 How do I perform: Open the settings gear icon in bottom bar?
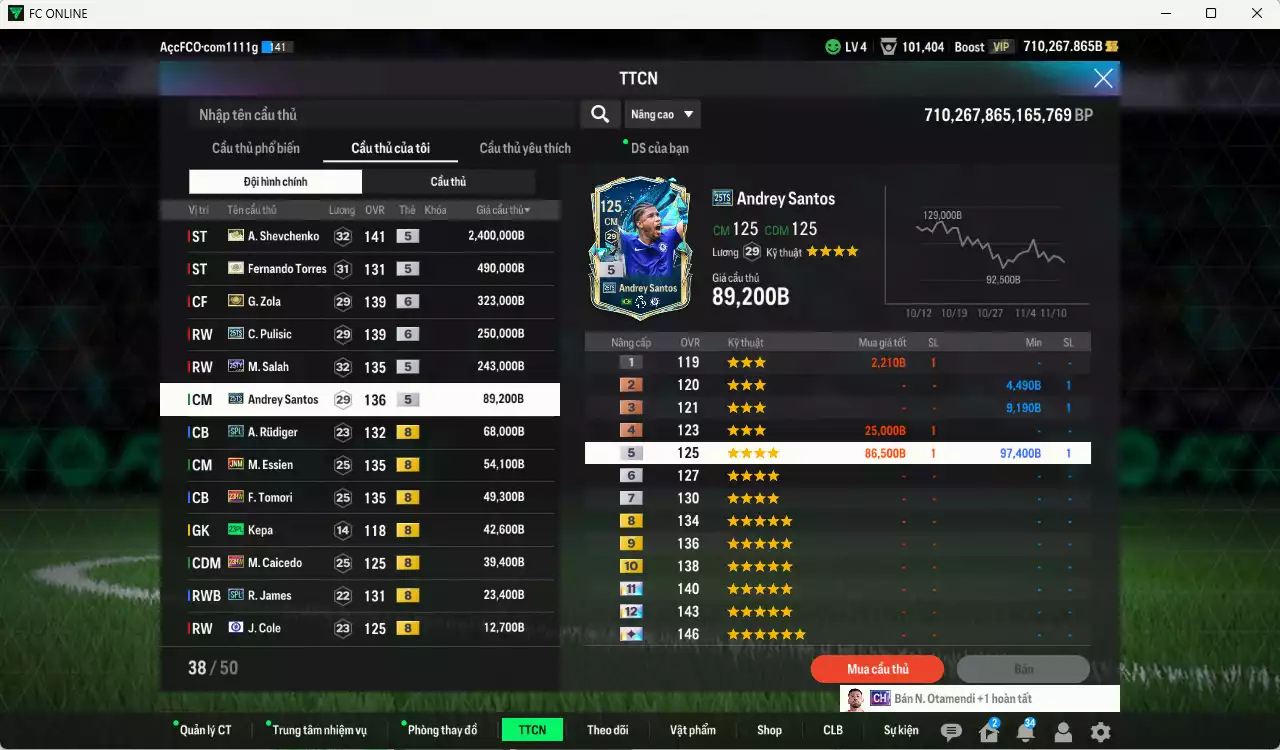point(1100,733)
